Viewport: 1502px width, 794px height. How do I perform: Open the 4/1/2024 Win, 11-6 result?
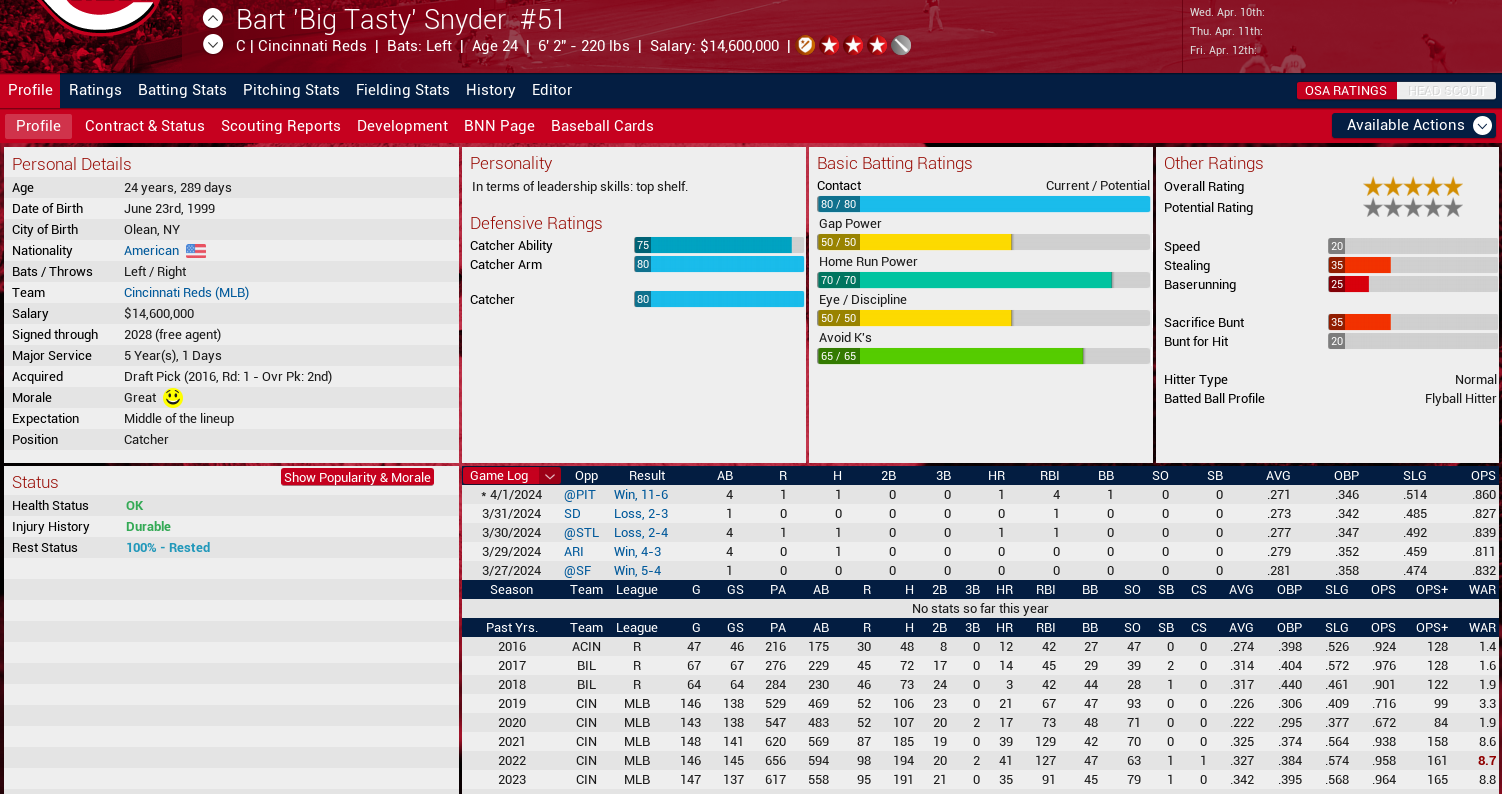640,495
